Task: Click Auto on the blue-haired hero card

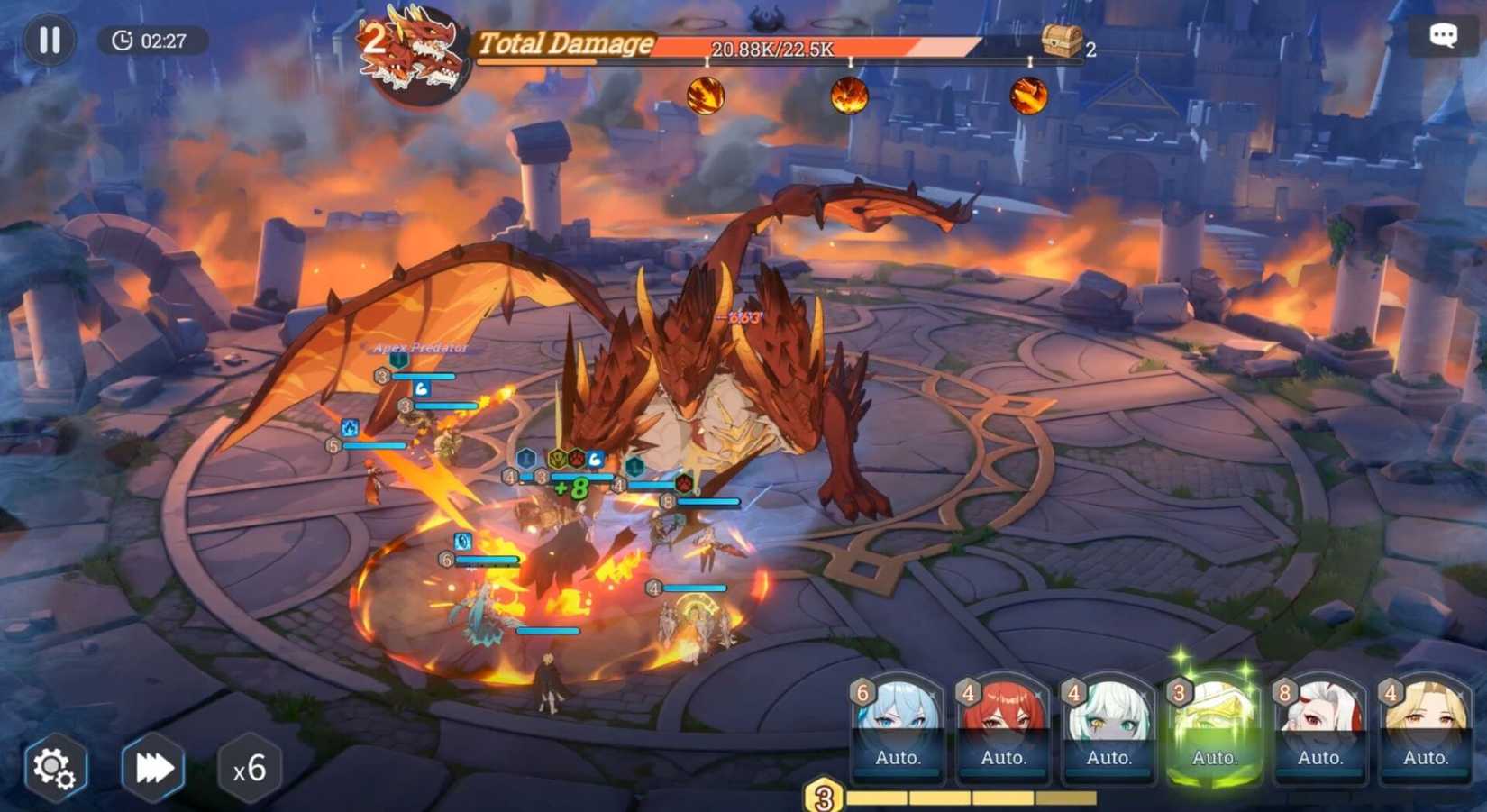Action: 898,758
